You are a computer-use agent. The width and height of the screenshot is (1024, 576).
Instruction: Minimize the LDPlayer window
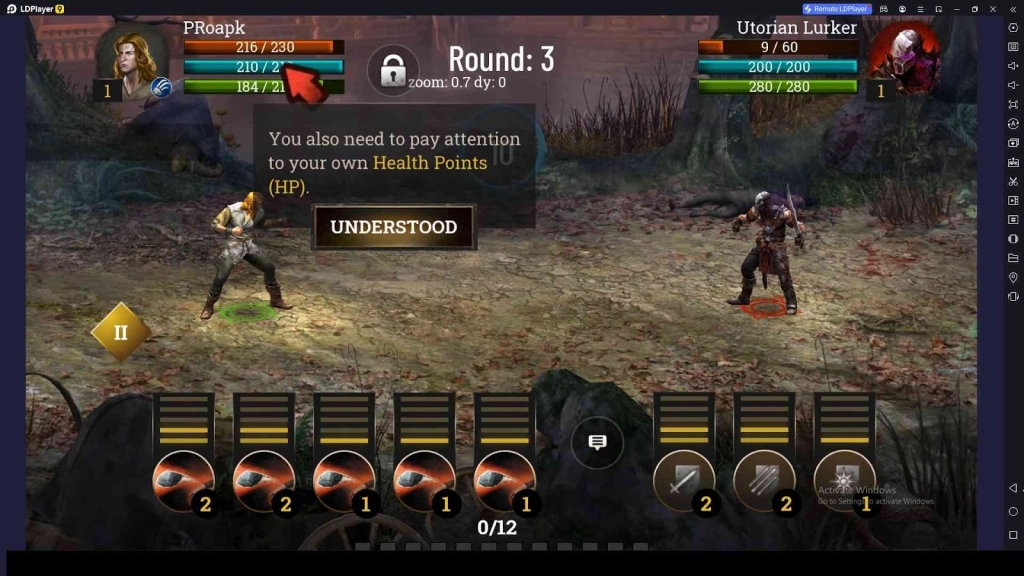click(956, 9)
